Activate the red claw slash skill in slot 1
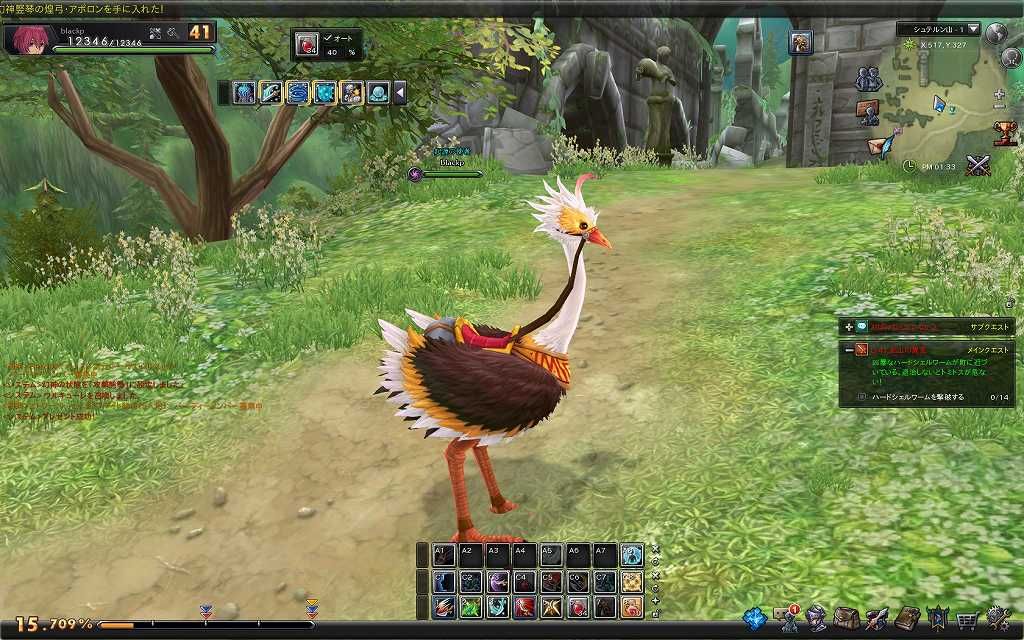 pyautogui.click(x=445, y=607)
